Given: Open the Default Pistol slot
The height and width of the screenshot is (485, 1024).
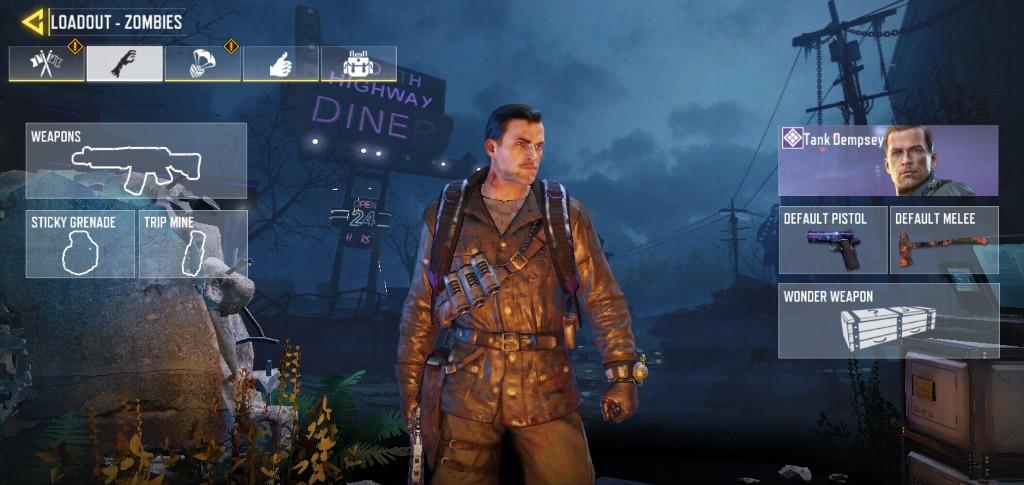Looking at the screenshot, I should click(x=832, y=240).
